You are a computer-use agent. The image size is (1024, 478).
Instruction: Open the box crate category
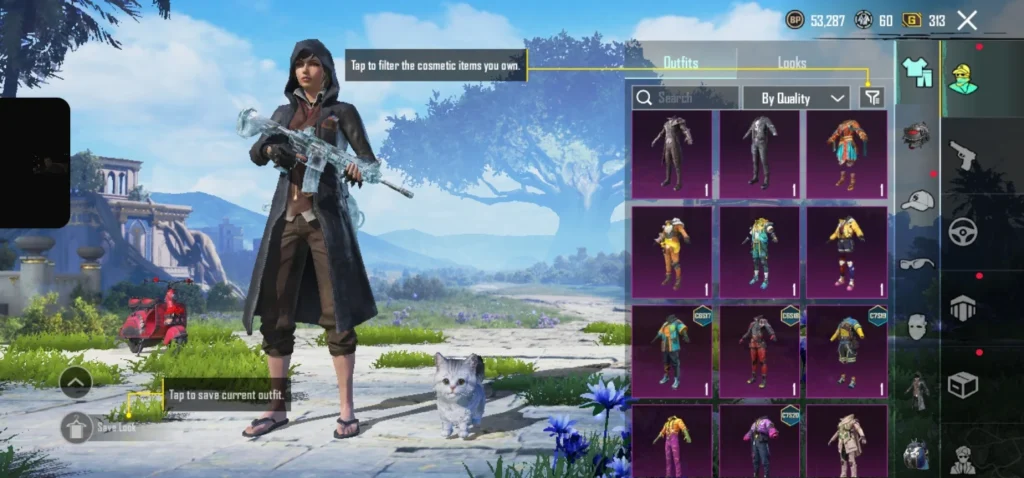[963, 385]
